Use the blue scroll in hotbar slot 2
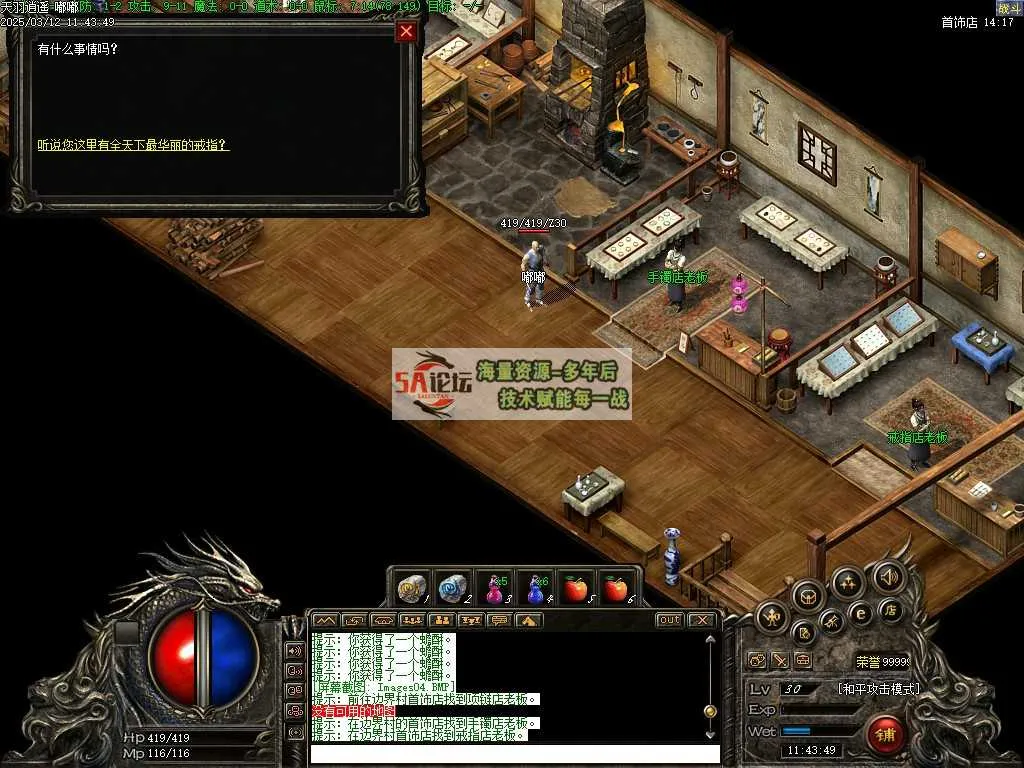 (x=453, y=588)
